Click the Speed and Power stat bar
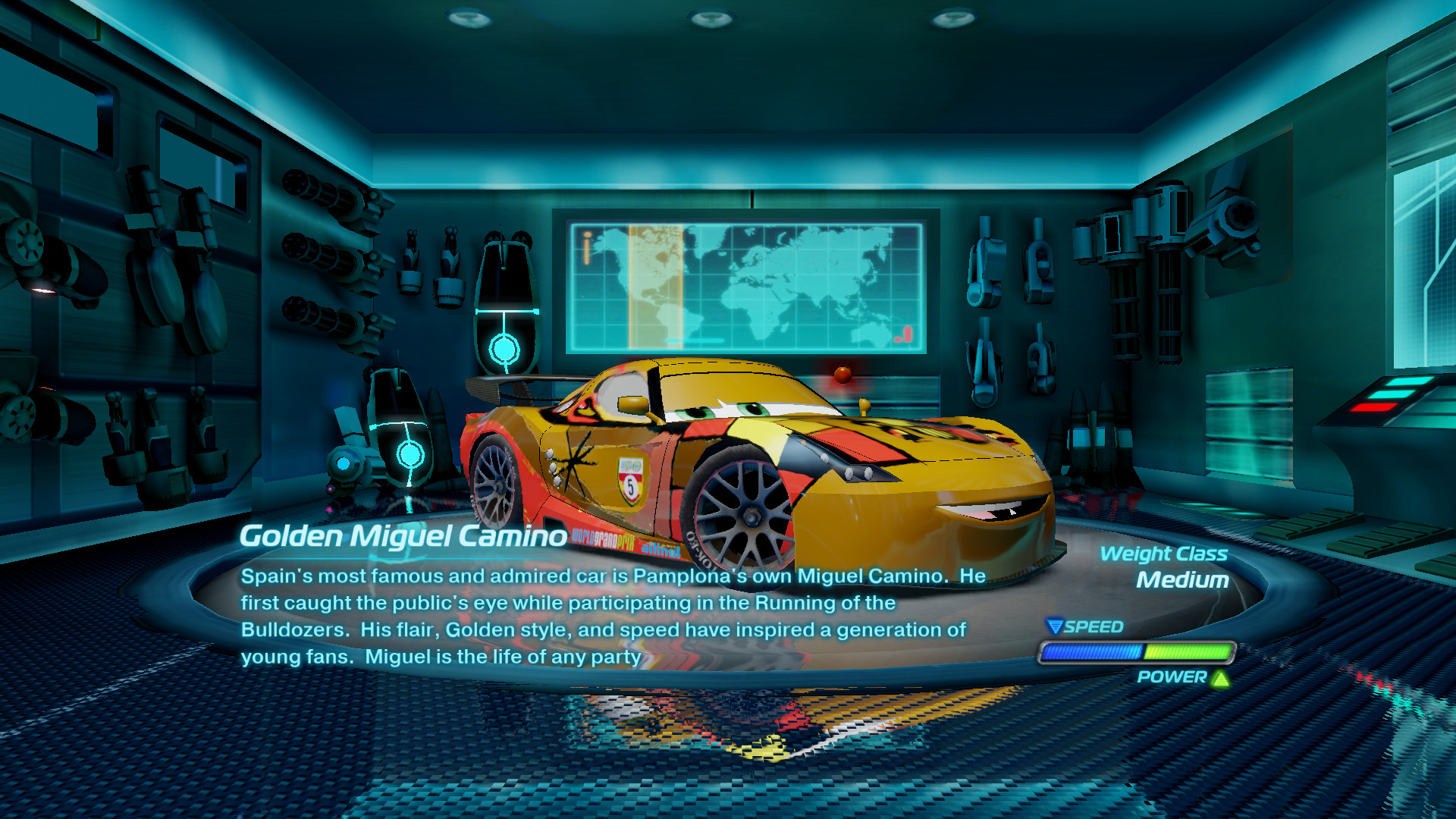This screenshot has width=1456, height=819. tap(1137, 652)
